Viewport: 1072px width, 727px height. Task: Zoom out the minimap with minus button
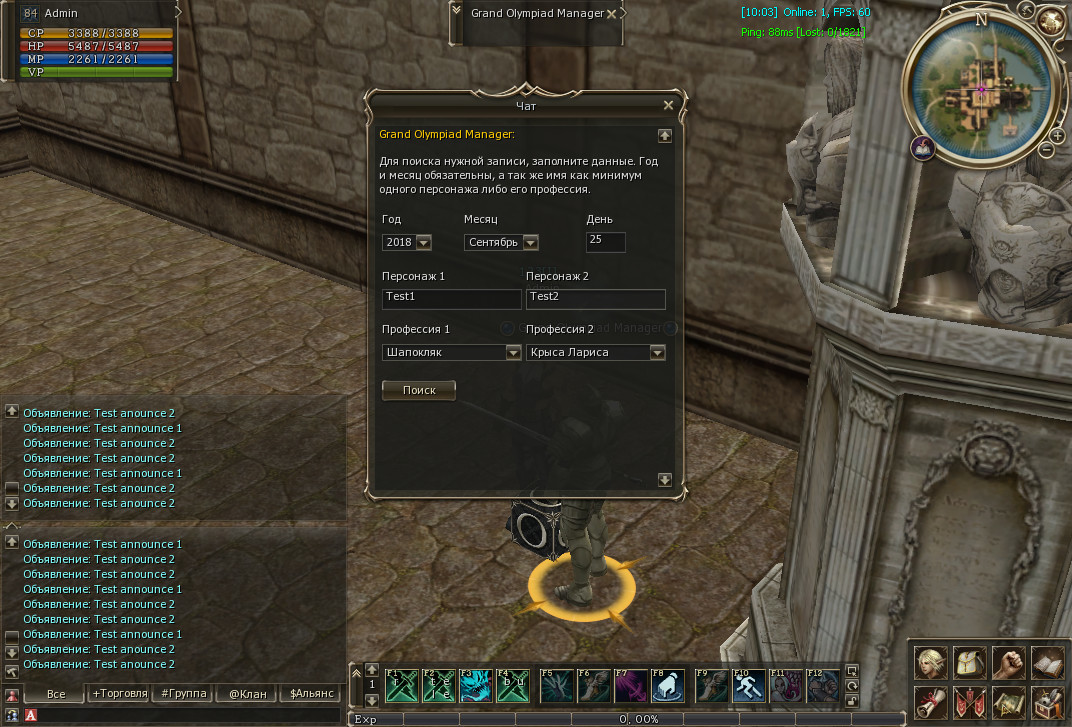click(x=1046, y=150)
